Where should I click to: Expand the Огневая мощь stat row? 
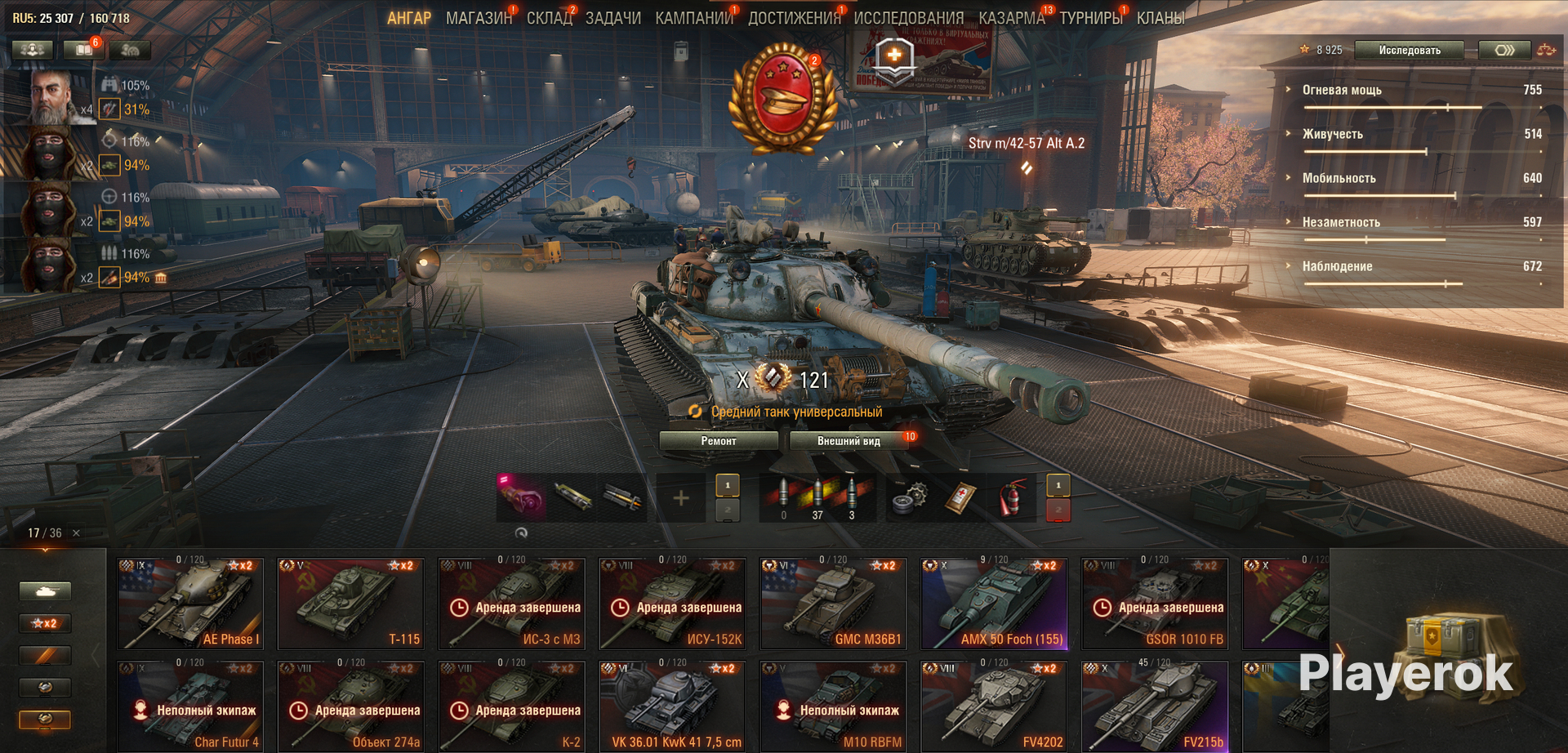(x=1342, y=91)
